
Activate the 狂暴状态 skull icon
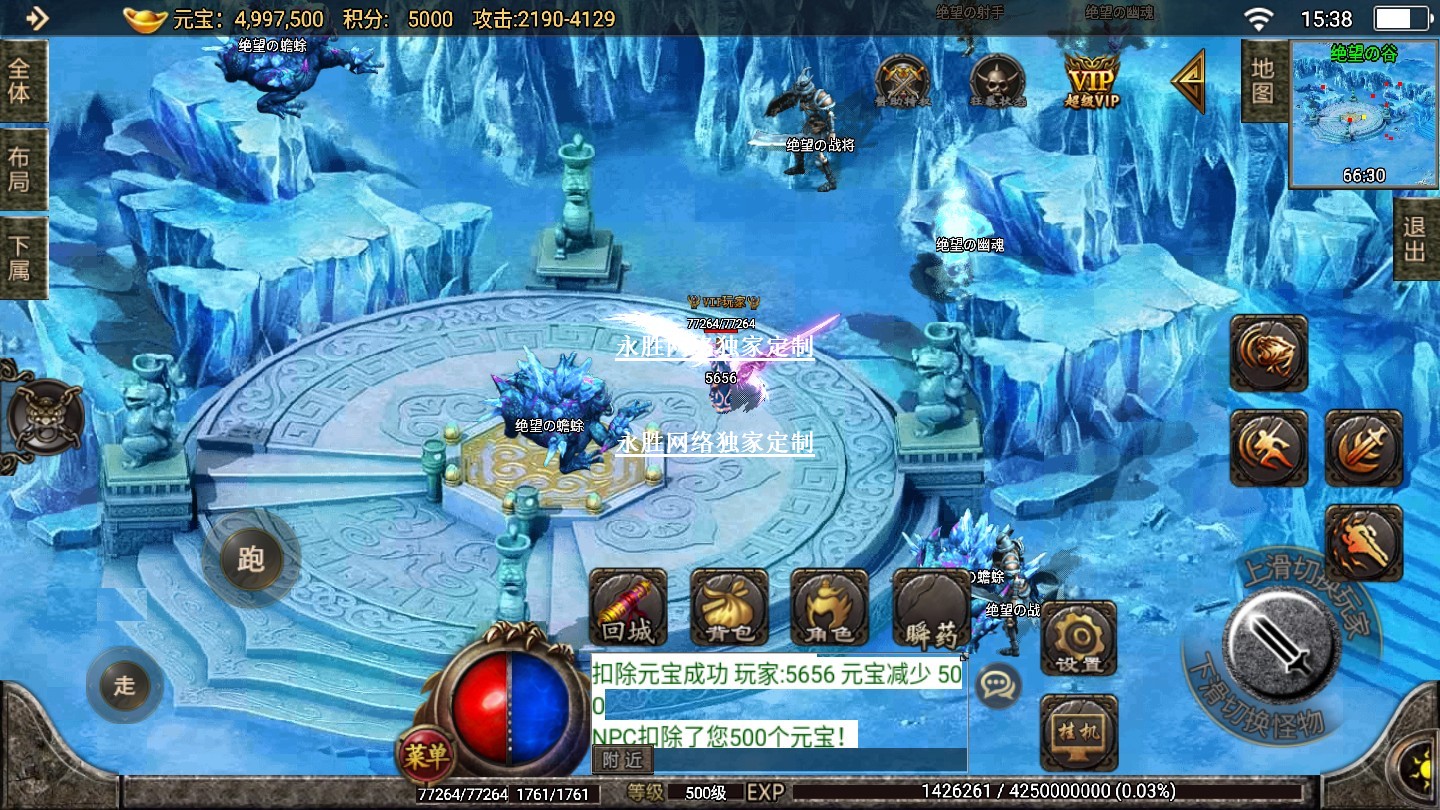[996, 80]
